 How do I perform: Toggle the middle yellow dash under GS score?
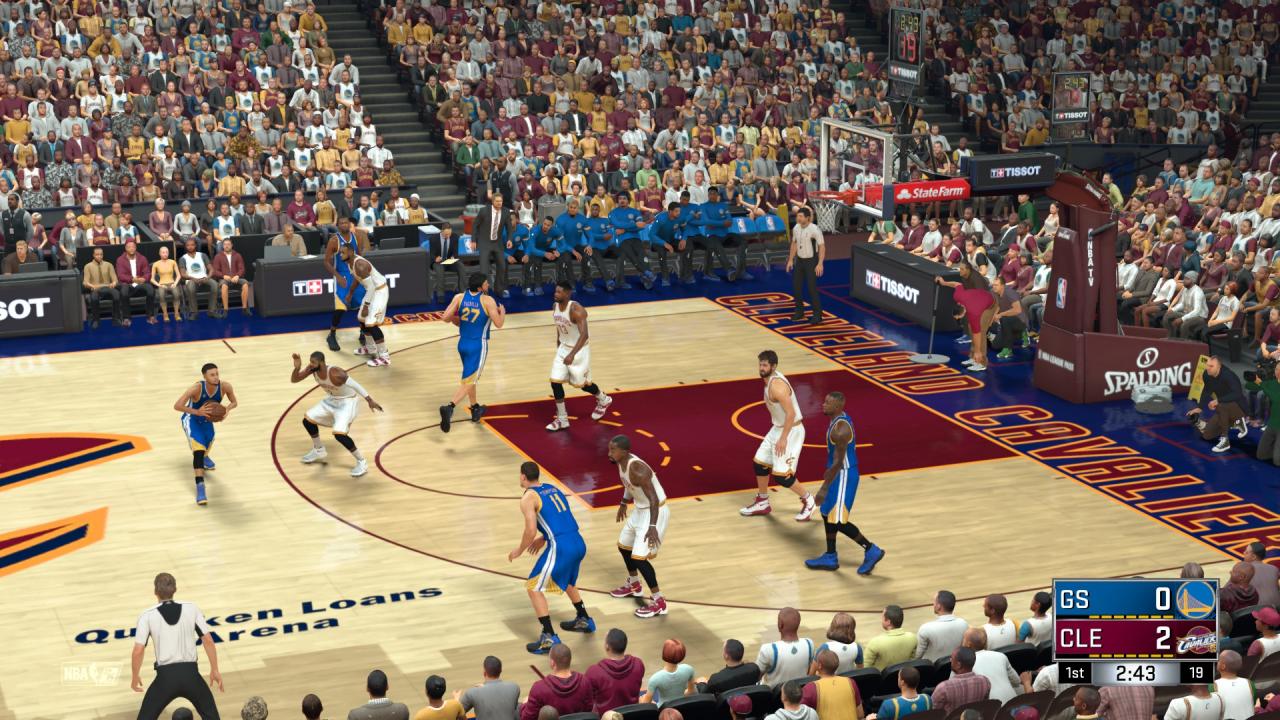coord(1129,616)
